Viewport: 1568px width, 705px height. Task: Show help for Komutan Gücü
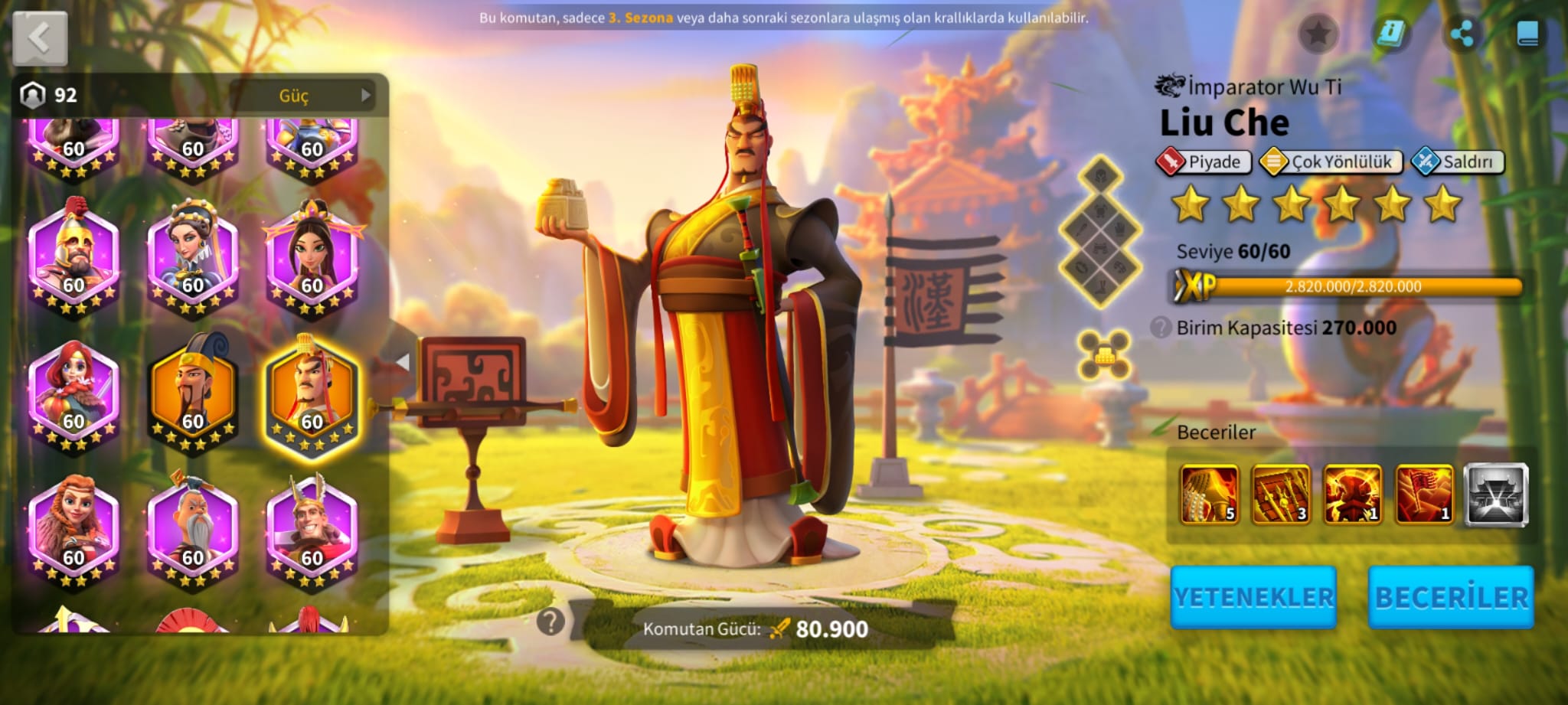point(550,622)
